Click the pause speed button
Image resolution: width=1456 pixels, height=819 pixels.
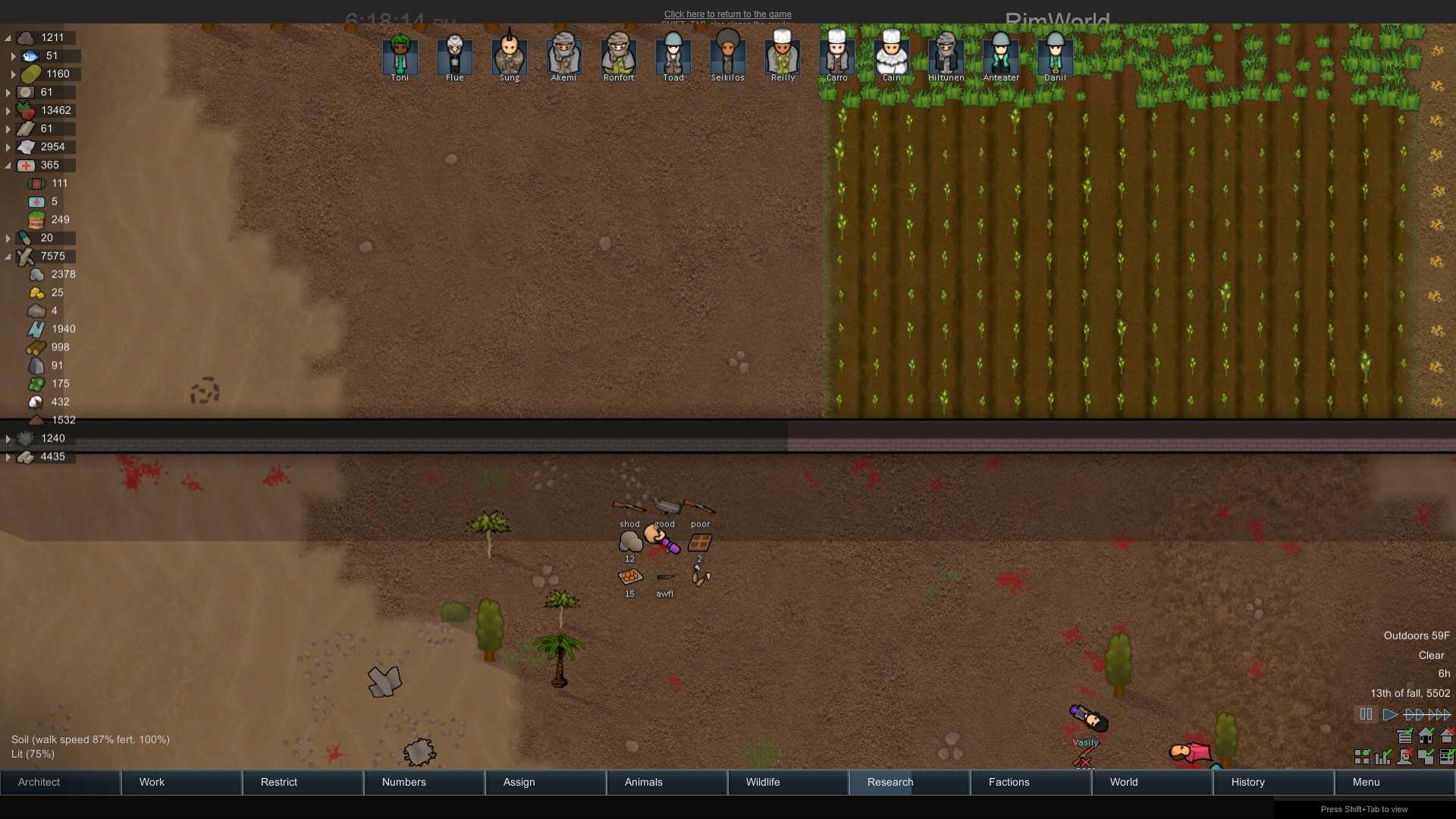pos(1366,714)
